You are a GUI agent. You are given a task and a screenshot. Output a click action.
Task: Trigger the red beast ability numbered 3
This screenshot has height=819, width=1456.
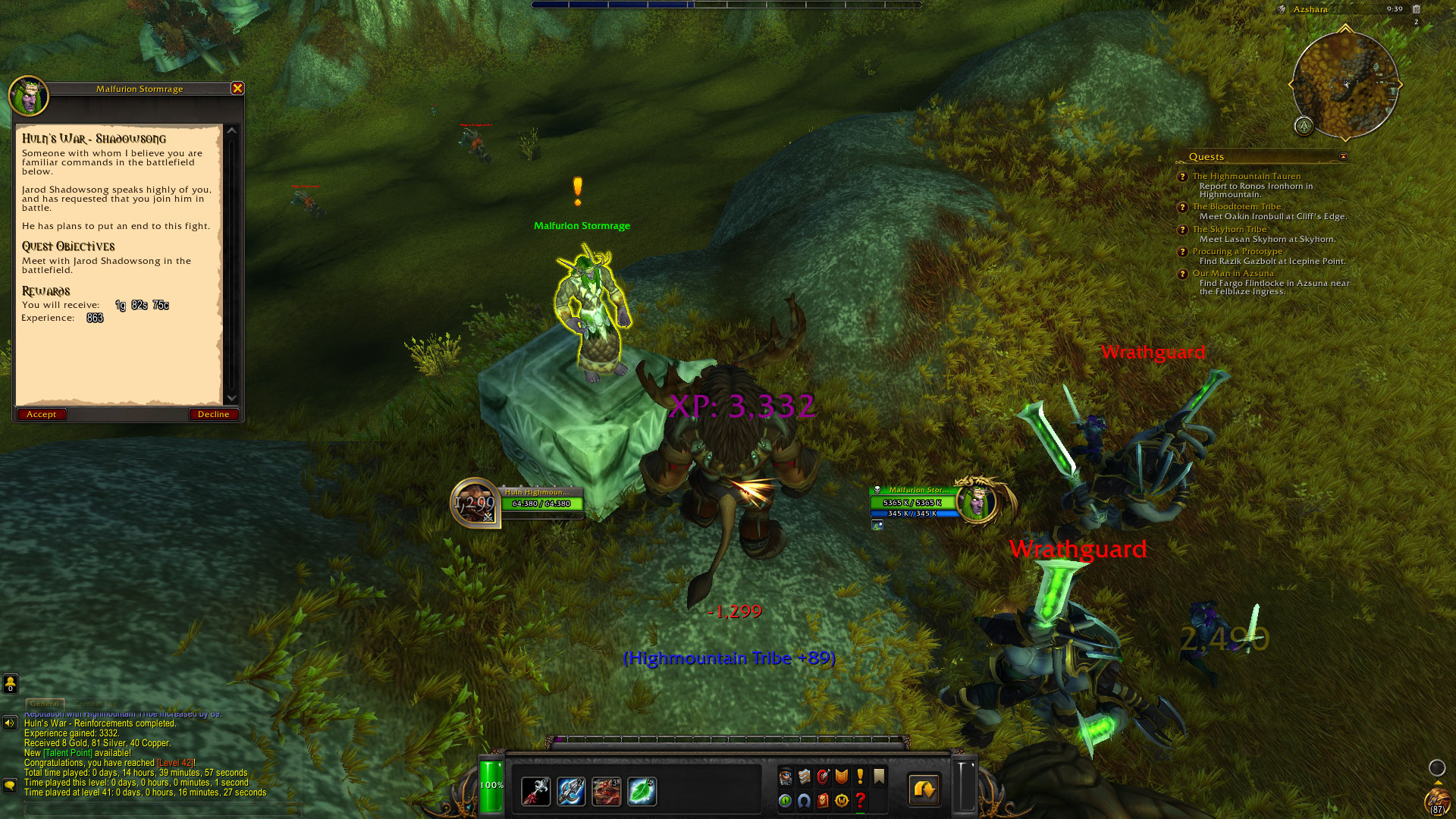tap(606, 791)
